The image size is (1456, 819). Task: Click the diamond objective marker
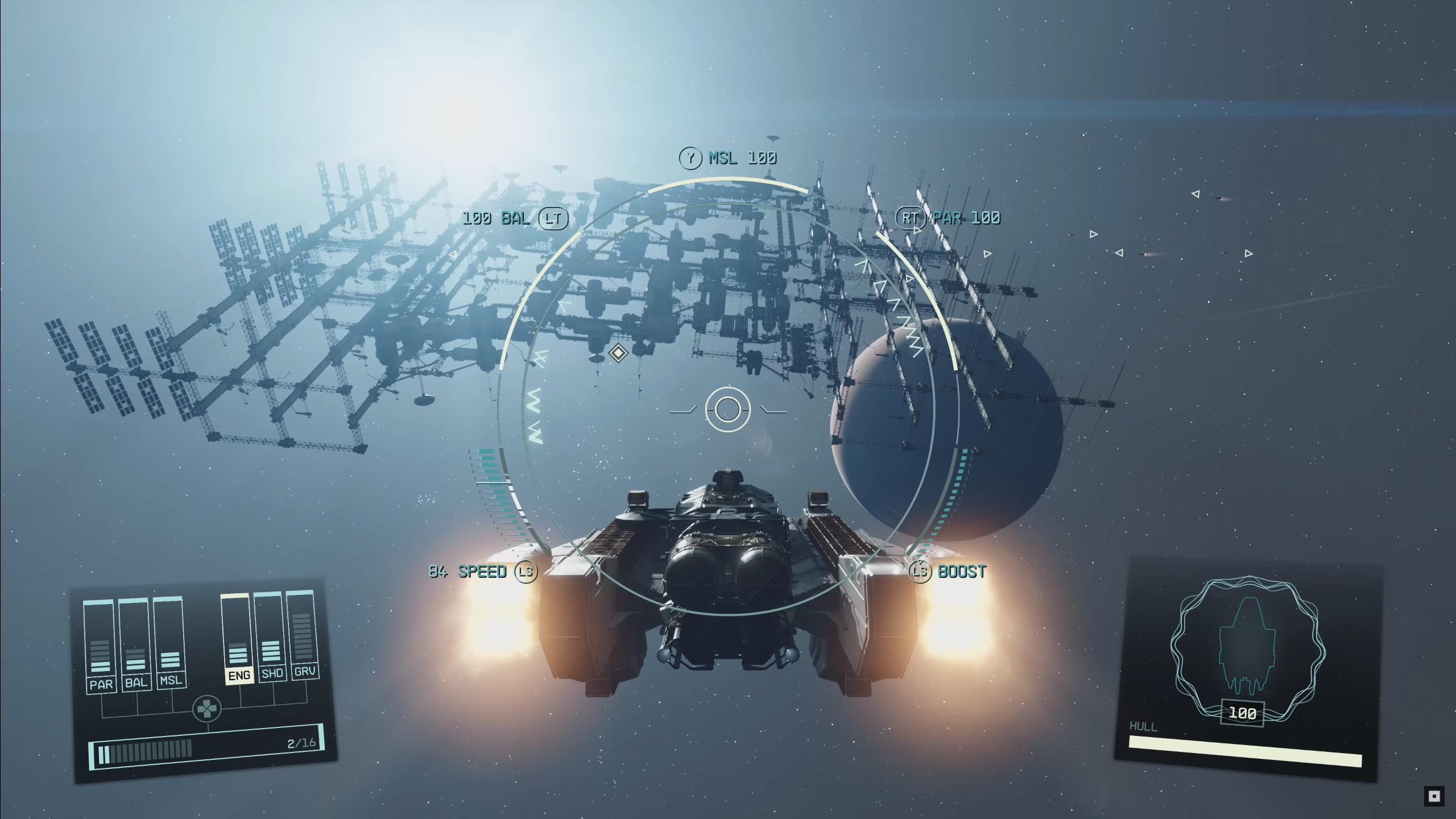click(x=618, y=353)
